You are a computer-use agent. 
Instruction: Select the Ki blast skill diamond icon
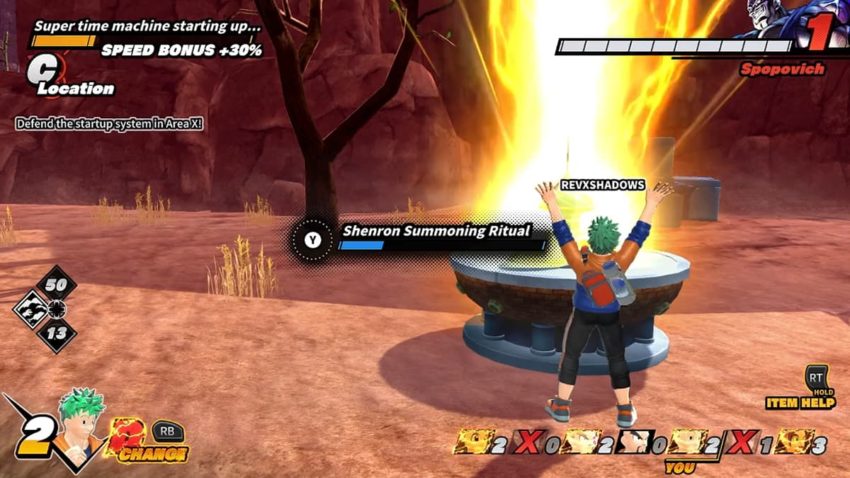[x=31, y=309]
